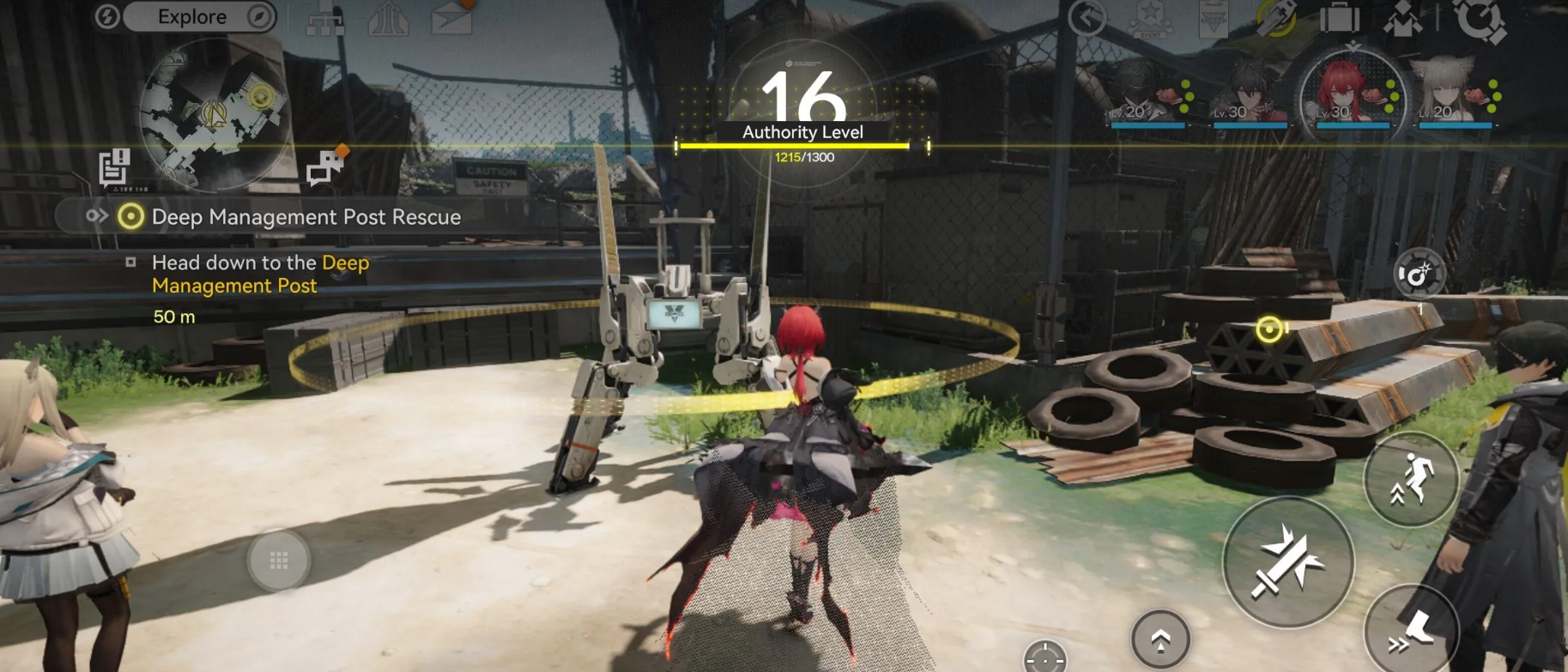Open the mail envelope icon
The image size is (1568, 672).
tap(452, 17)
